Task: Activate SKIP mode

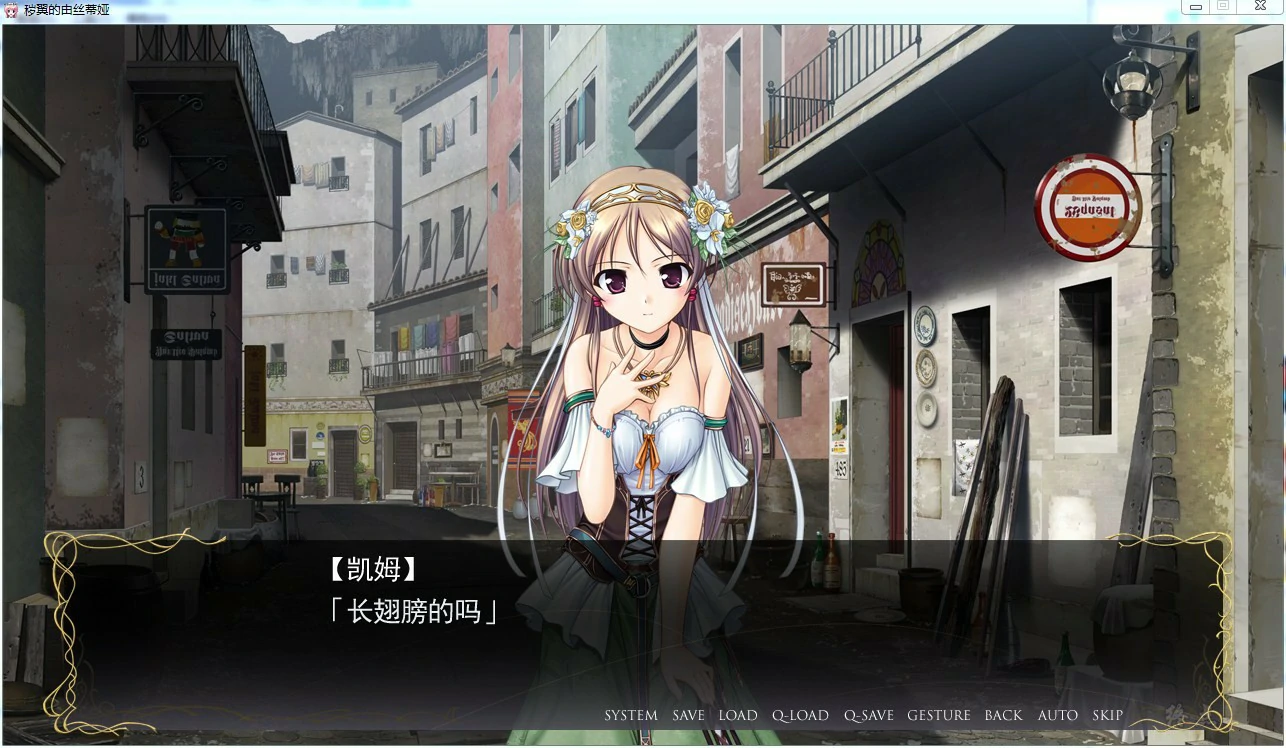Action: [x=1107, y=715]
